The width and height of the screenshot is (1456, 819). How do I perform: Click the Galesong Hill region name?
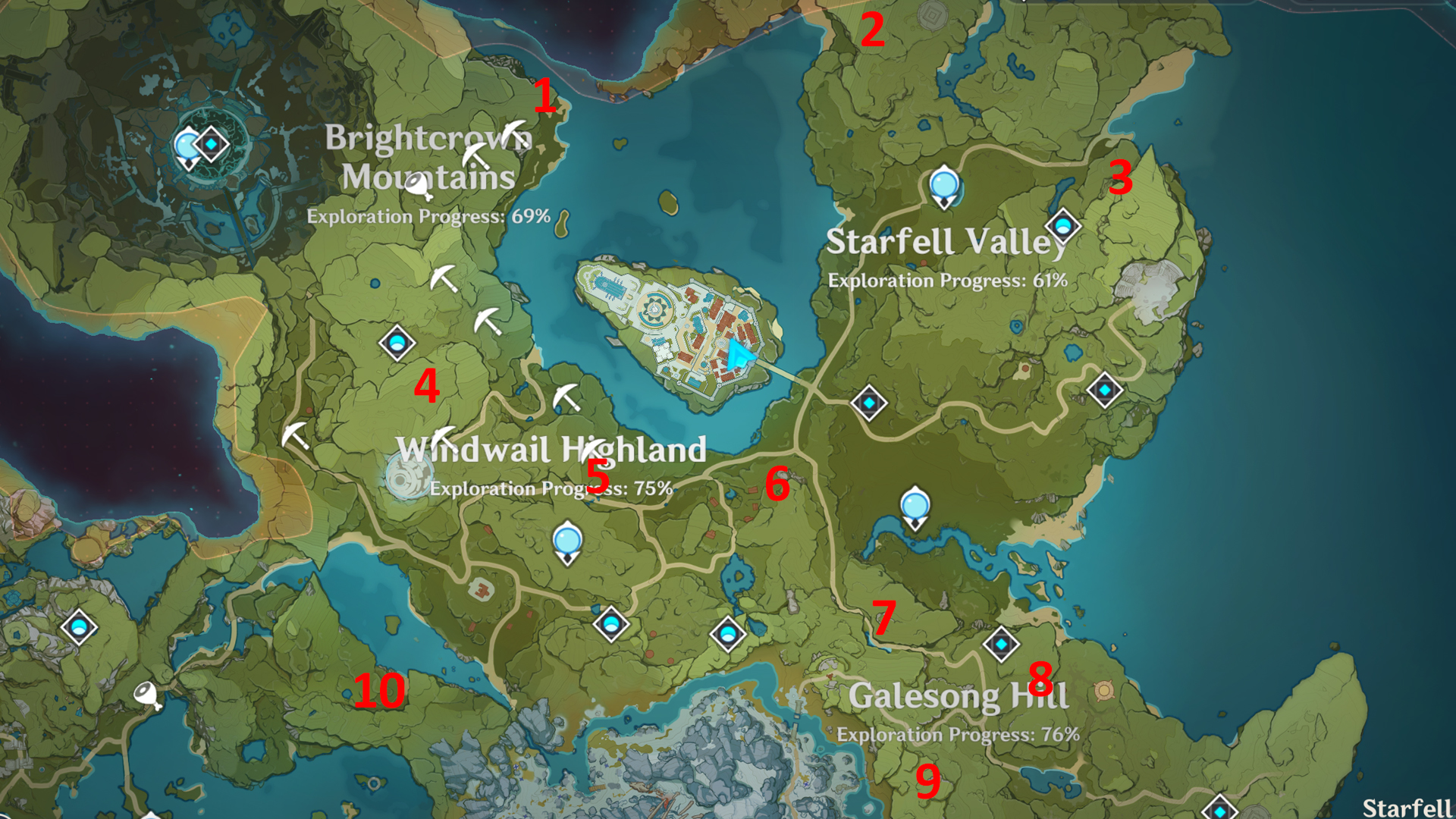[x=959, y=694]
